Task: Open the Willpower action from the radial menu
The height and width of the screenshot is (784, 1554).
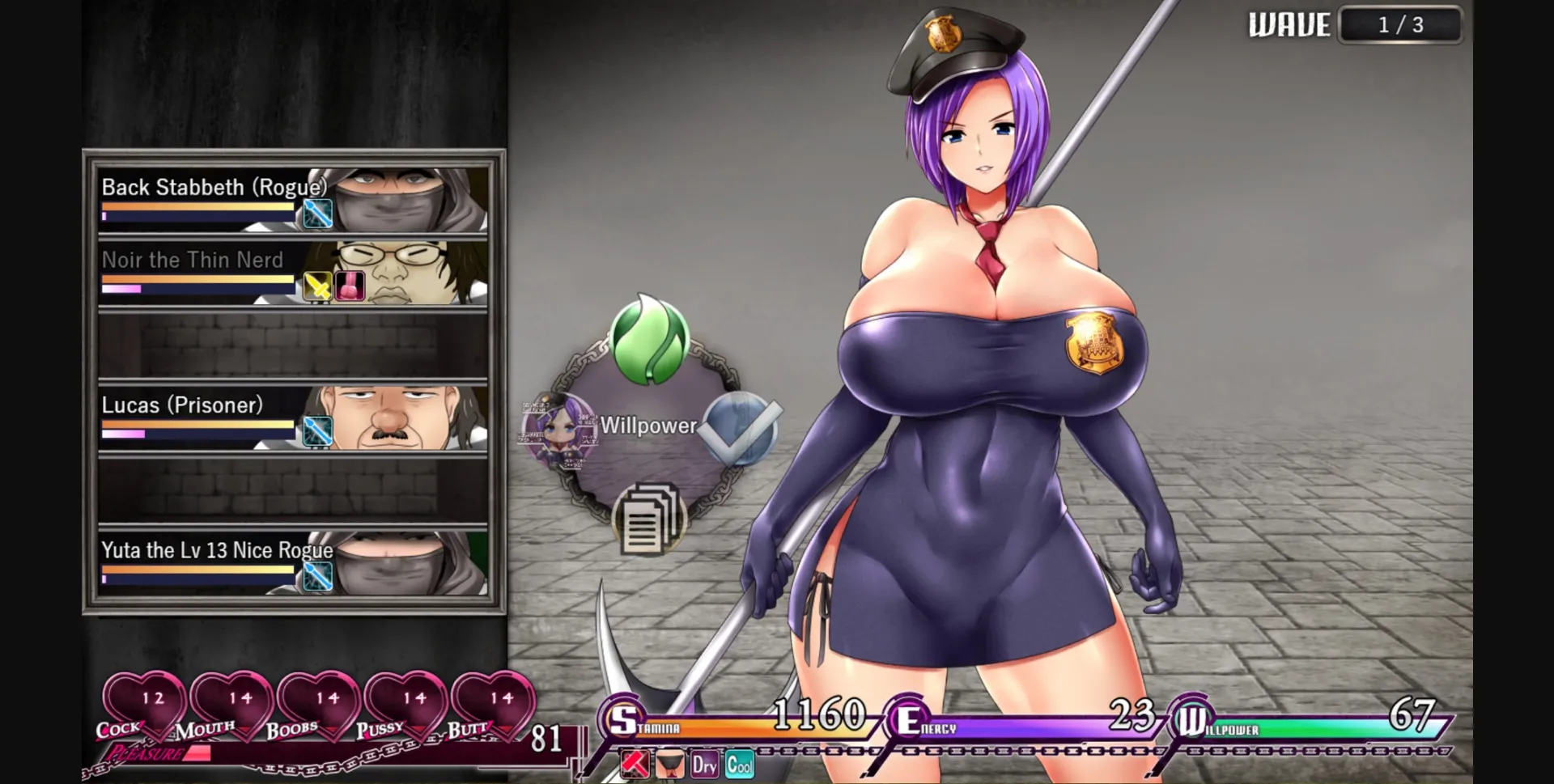Action: pyautogui.click(x=647, y=425)
